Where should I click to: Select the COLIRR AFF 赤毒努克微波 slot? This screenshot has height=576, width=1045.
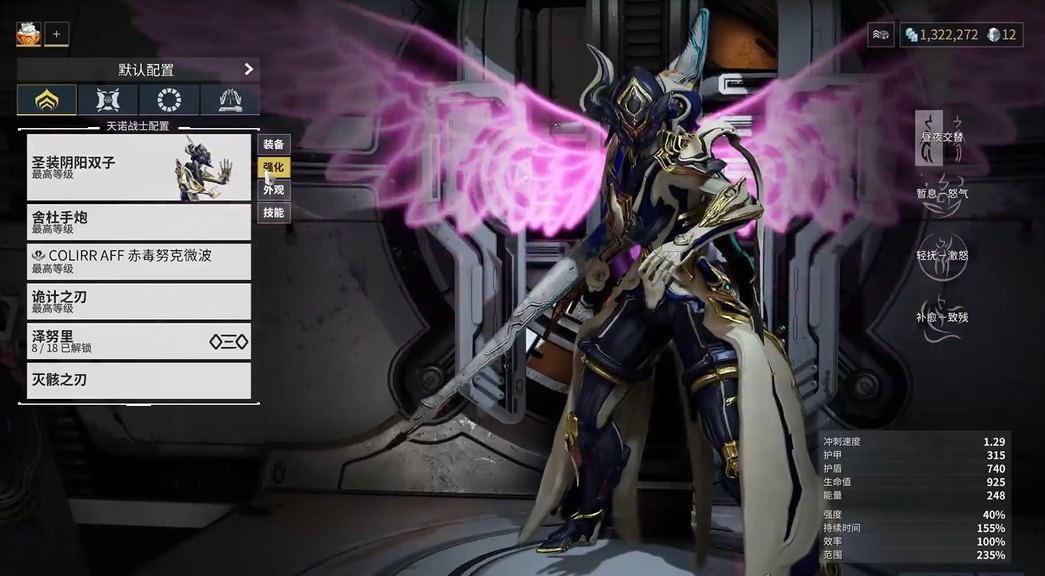coord(138,261)
